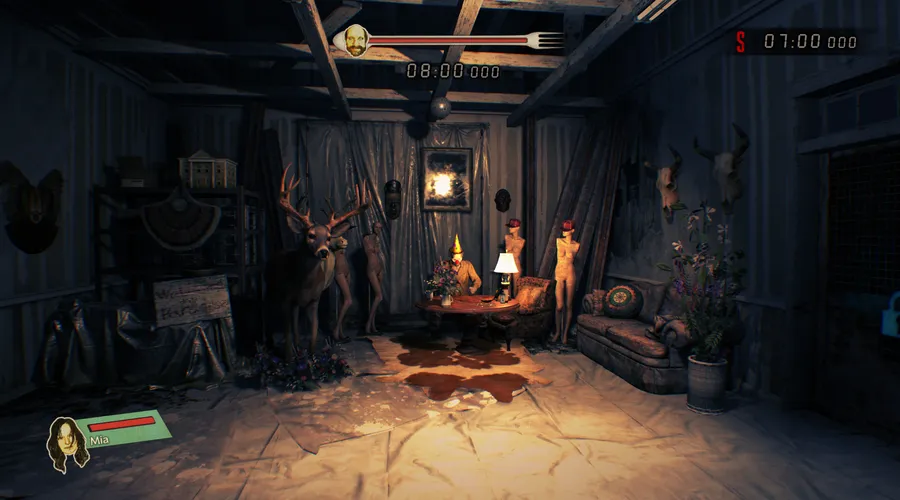
Task: Click Mia's character portrait
Action: (x=67, y=443)
